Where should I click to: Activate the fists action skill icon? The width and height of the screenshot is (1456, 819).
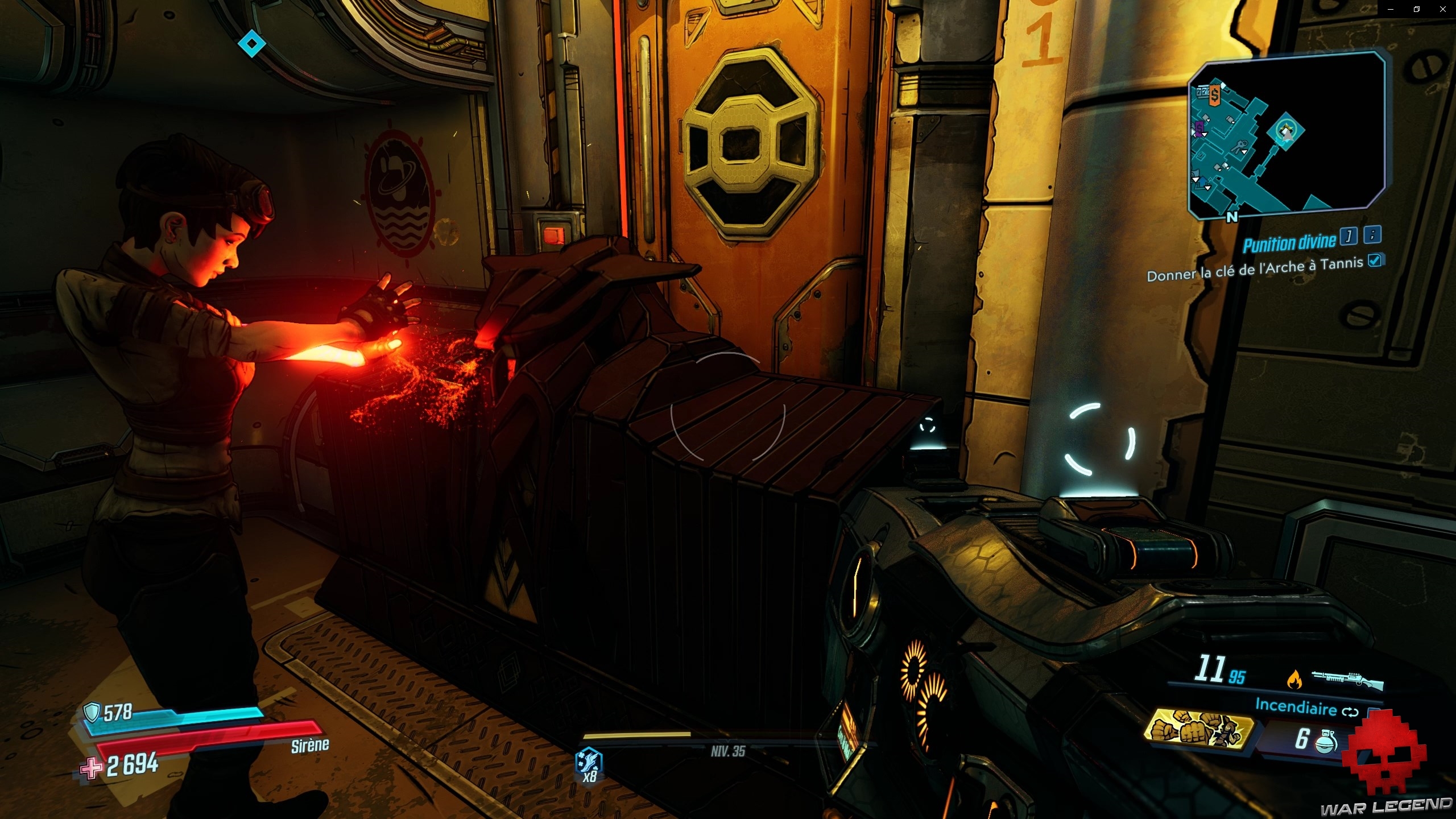1197,729
